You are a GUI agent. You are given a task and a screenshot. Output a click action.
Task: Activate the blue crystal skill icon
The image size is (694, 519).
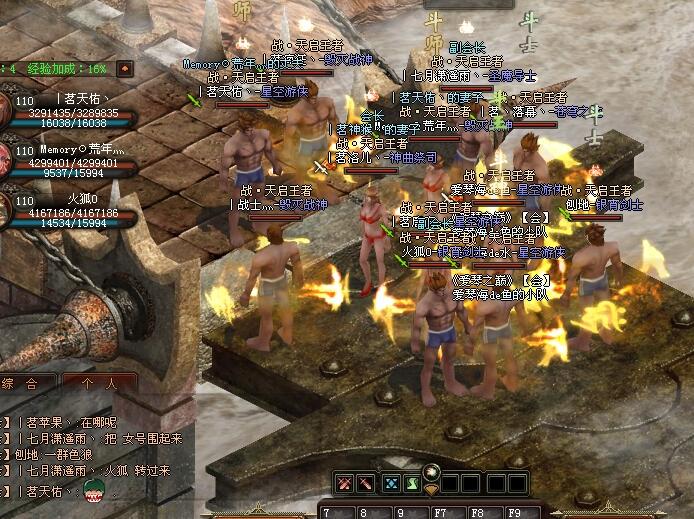click(392, 484)
